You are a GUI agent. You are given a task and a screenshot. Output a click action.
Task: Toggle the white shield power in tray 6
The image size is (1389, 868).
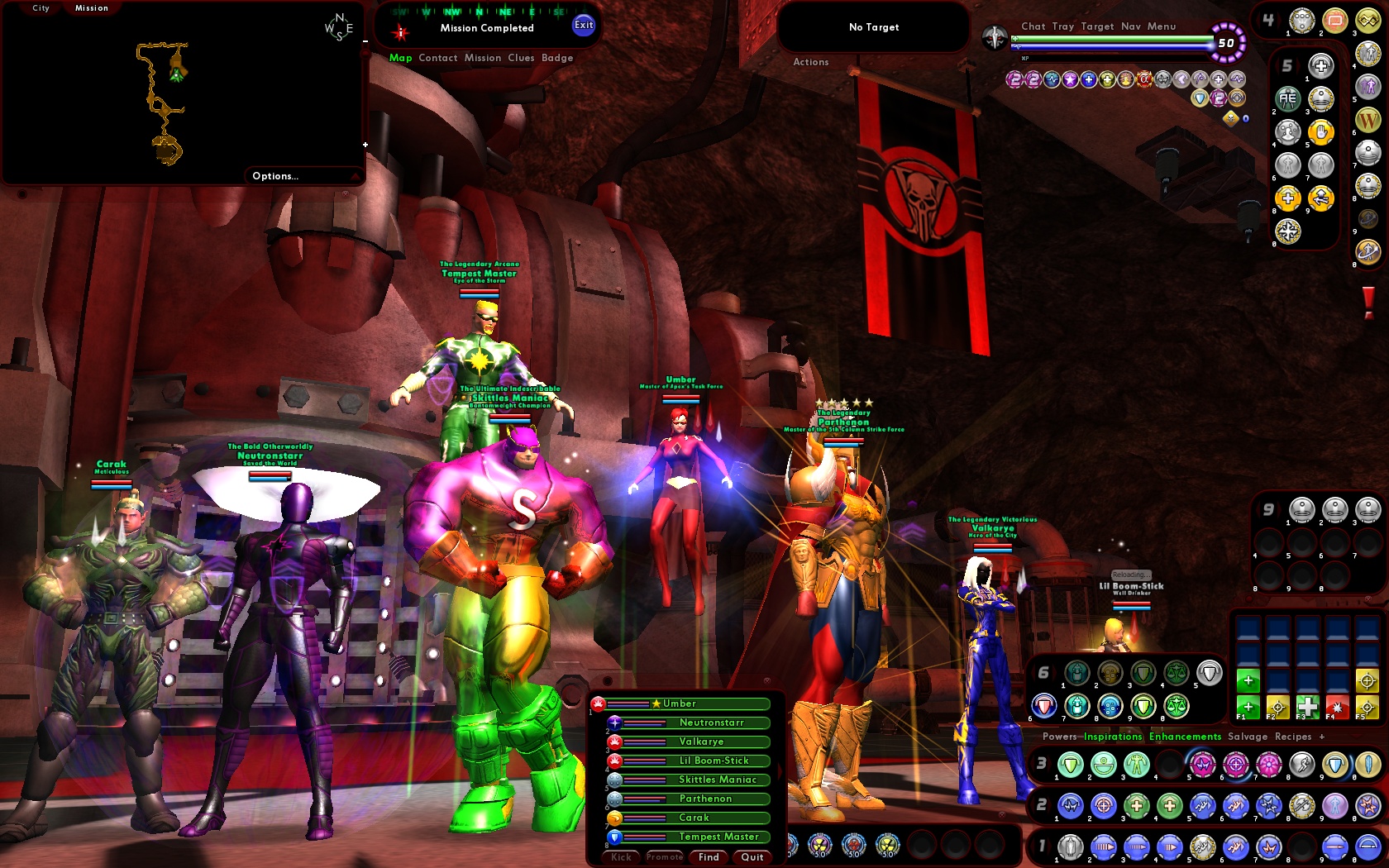click(1209, 674)
